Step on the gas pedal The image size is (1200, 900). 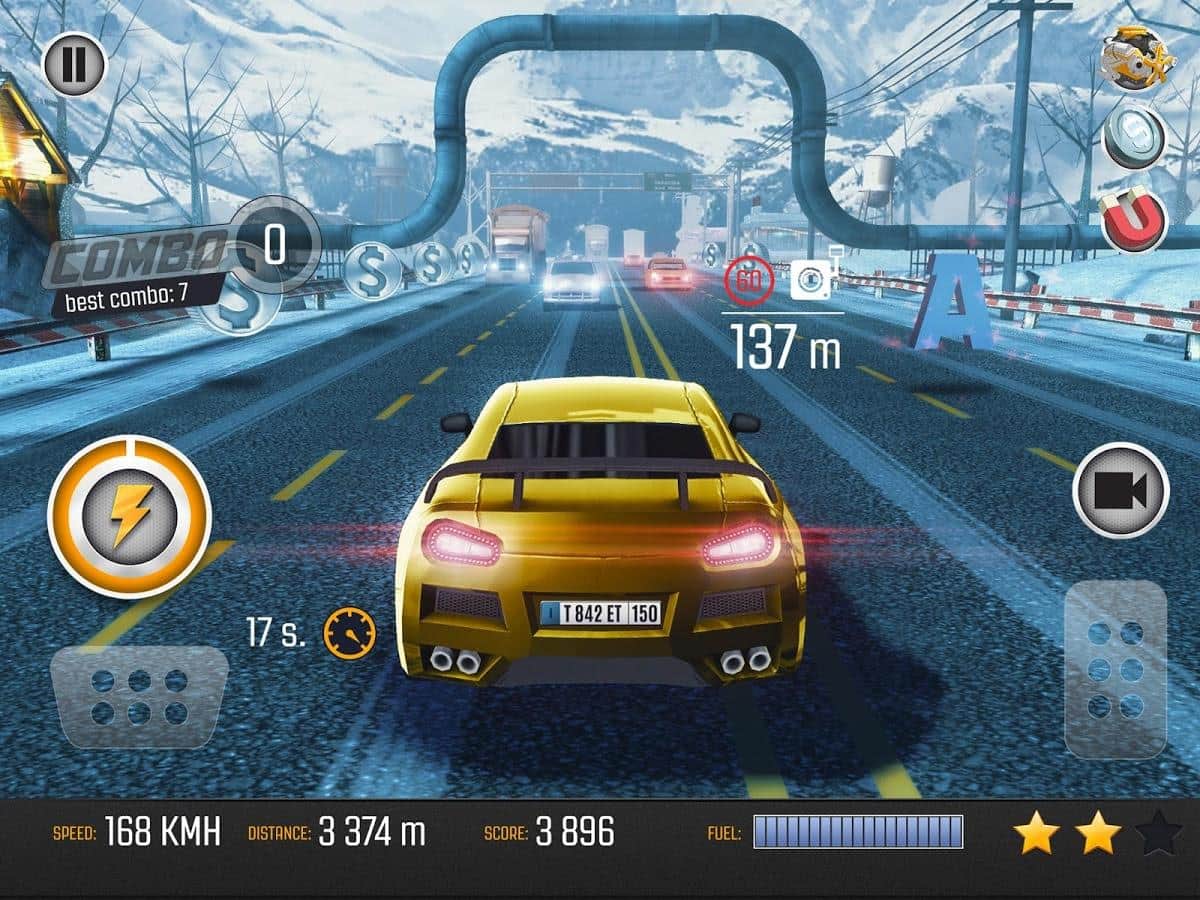click(1115, 669)
